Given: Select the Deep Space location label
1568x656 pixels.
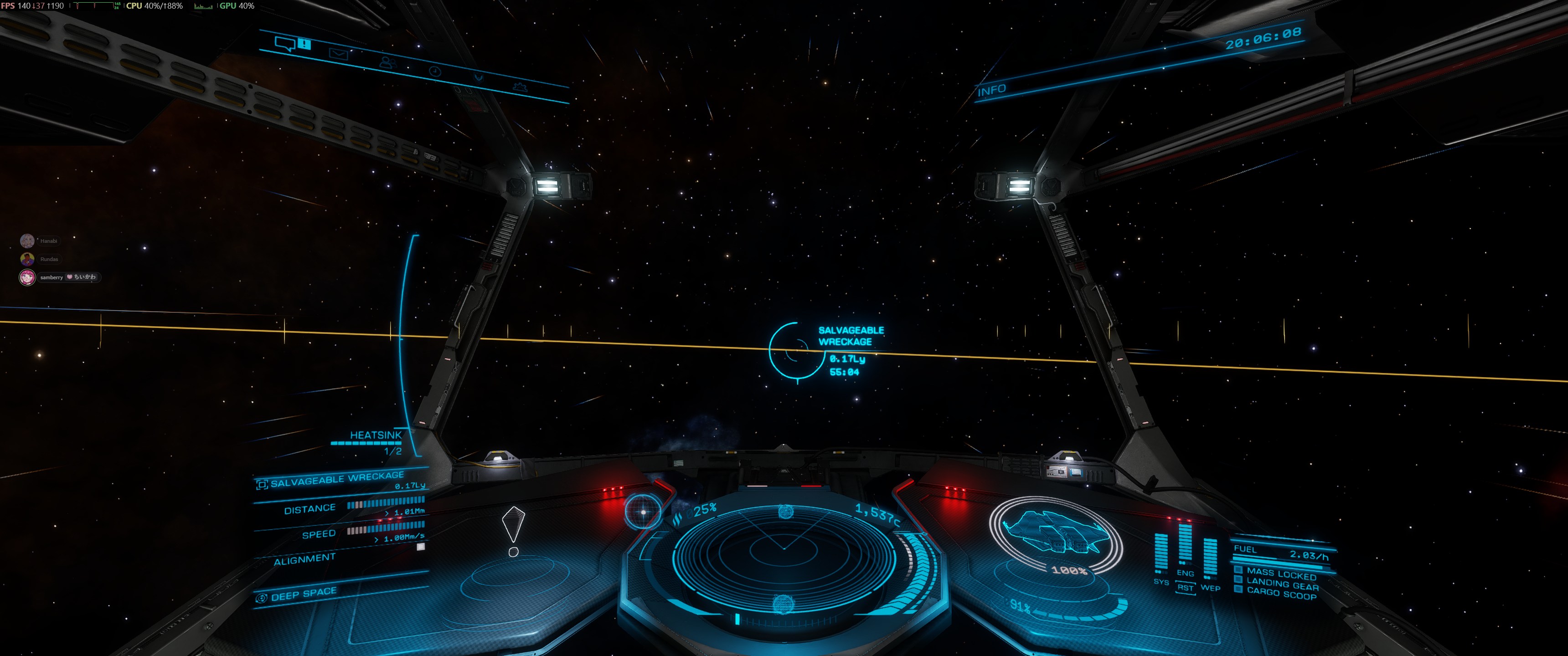Looking at the screenshot, I should coord(303,594).
